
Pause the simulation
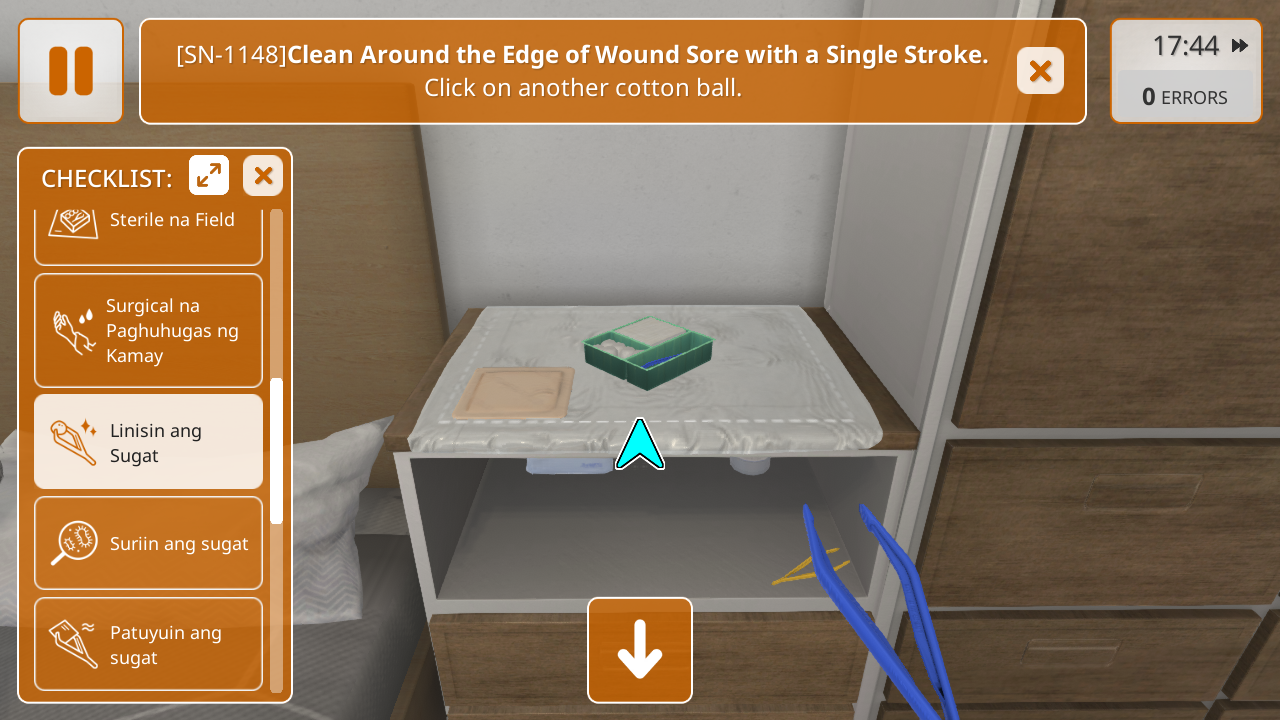click(71, 71)
